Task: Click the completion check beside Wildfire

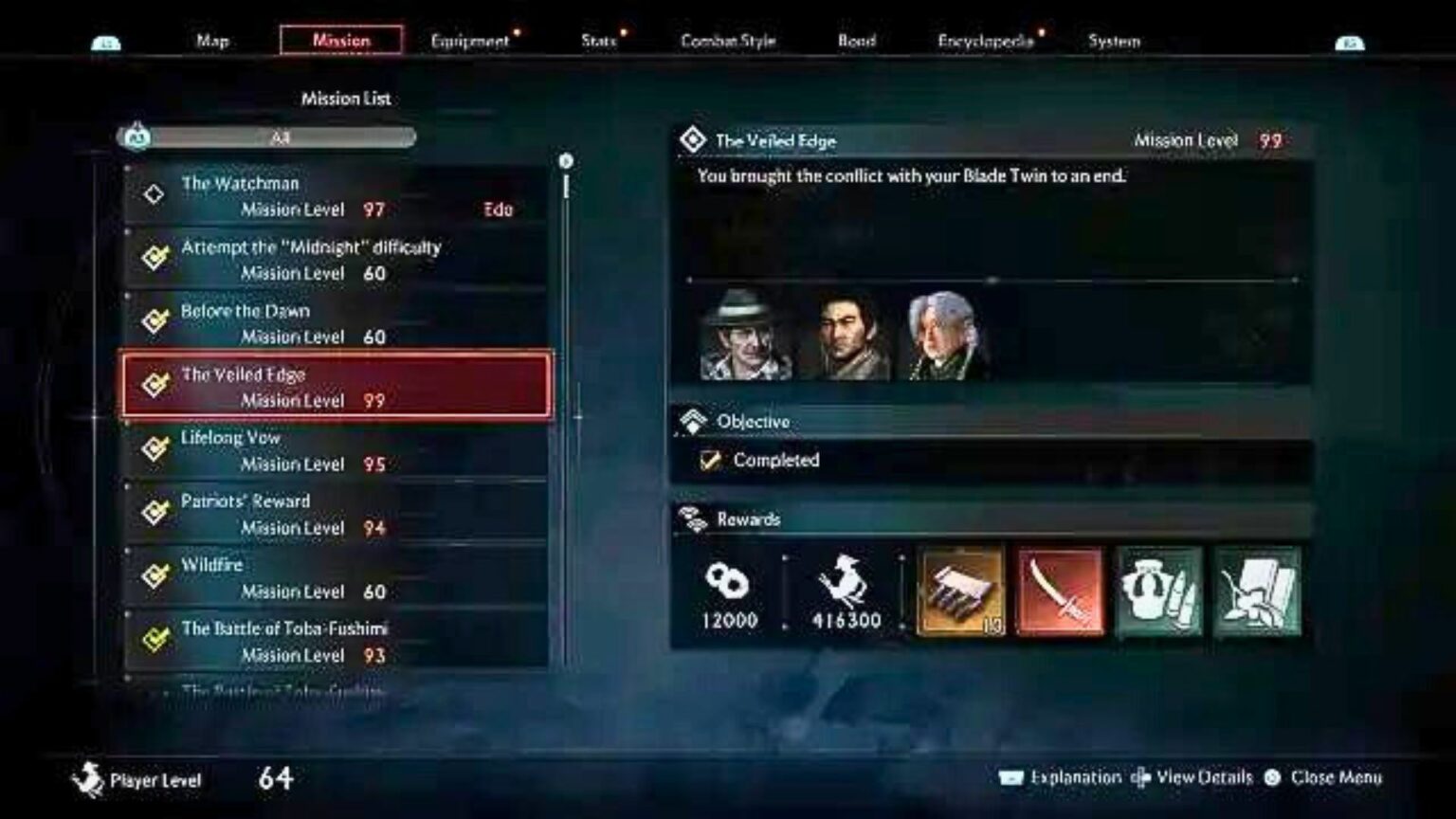Action: coord(155,573)
